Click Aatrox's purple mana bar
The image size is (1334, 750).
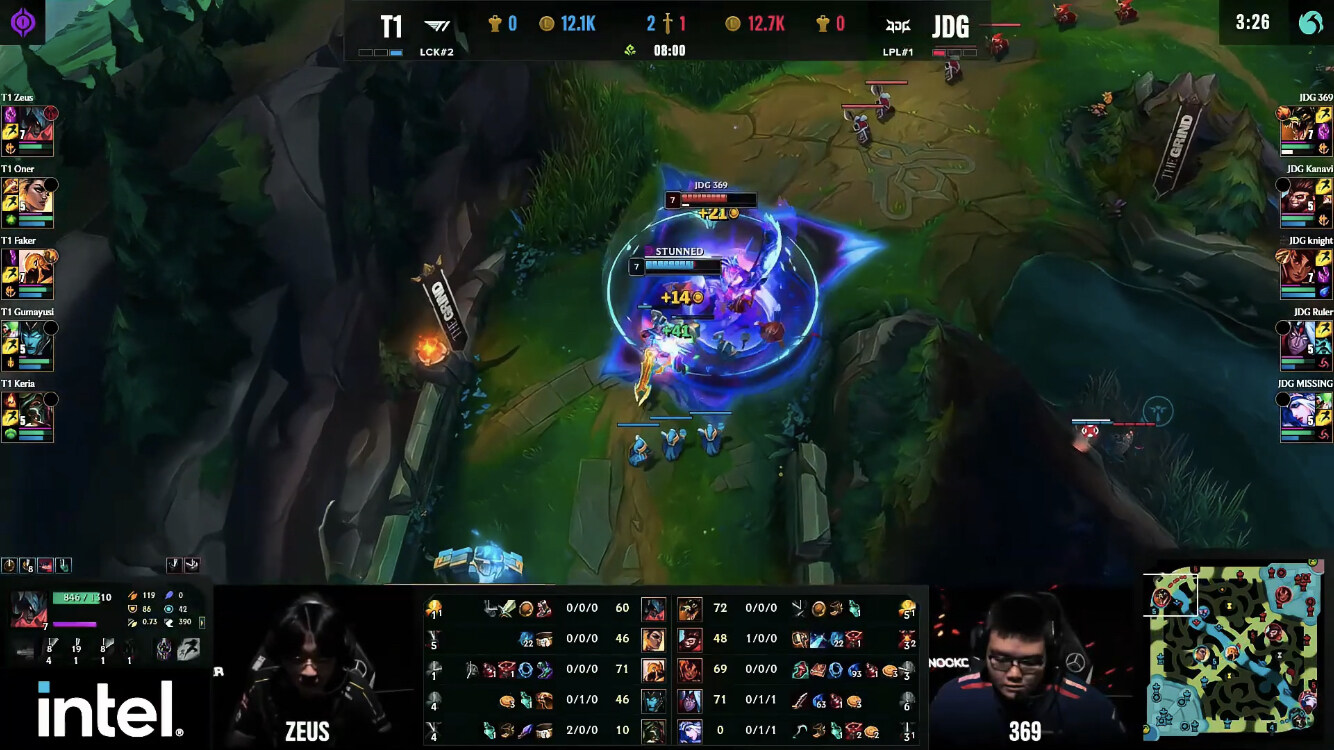click(75, 624)
